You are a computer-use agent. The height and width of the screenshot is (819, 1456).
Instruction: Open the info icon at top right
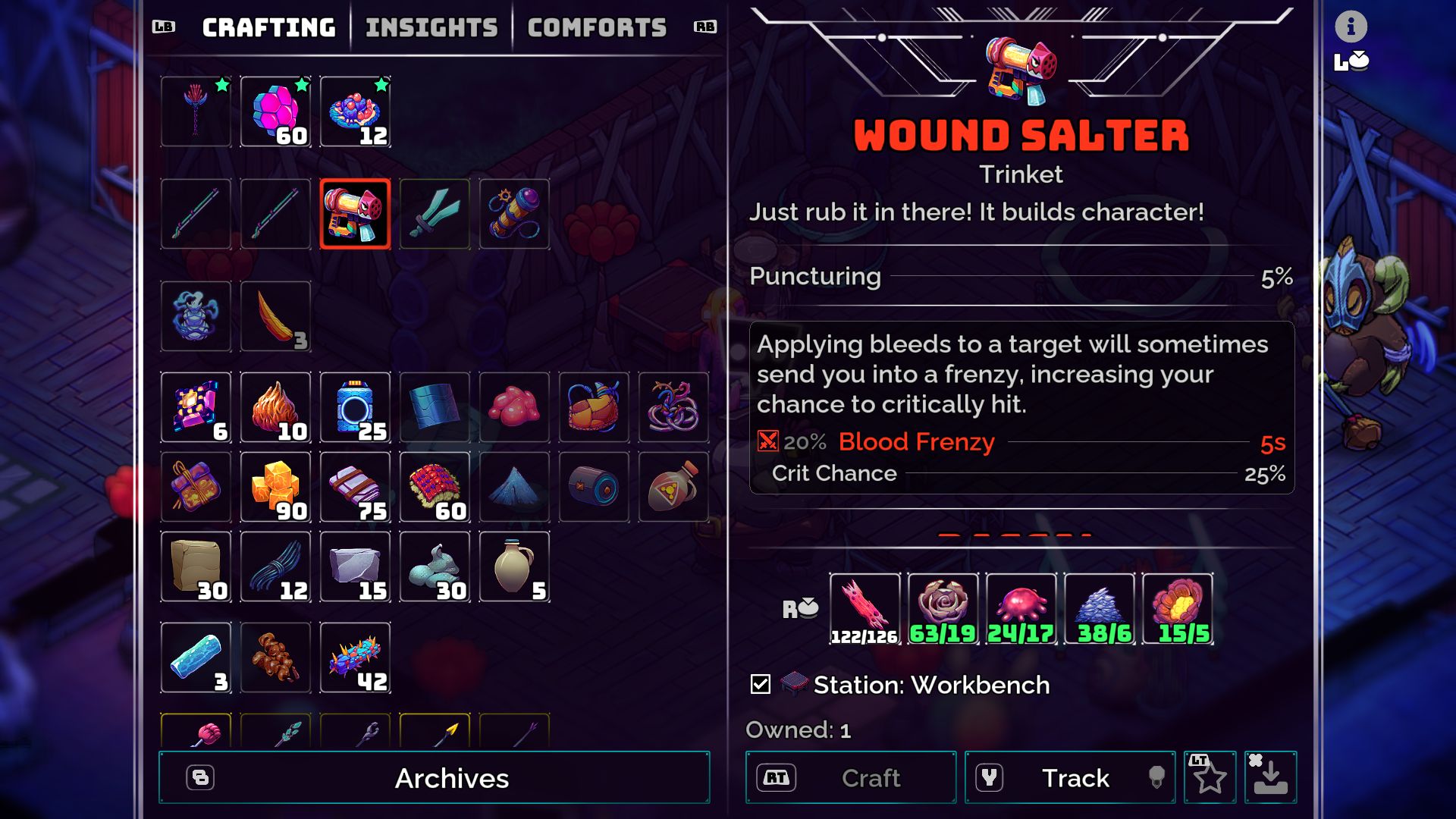point(1351,27)
